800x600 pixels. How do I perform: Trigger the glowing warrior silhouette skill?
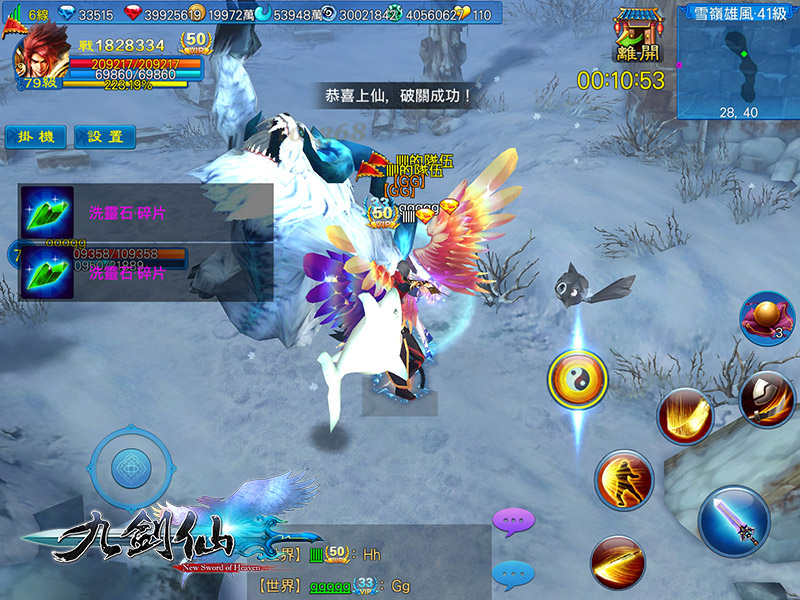pos(624,480)
